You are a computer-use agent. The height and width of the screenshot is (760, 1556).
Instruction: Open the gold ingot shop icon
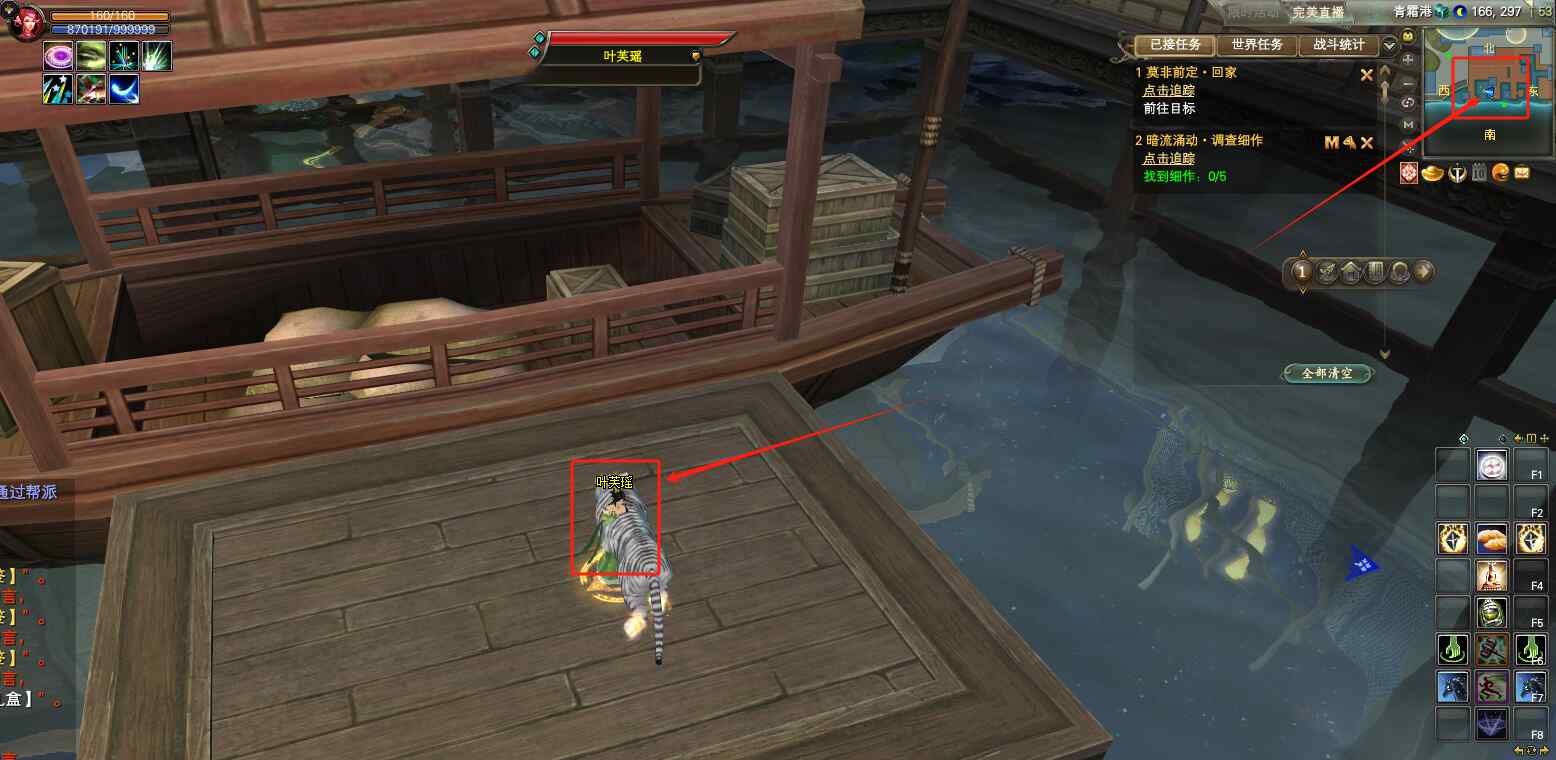coord(1432,173)
